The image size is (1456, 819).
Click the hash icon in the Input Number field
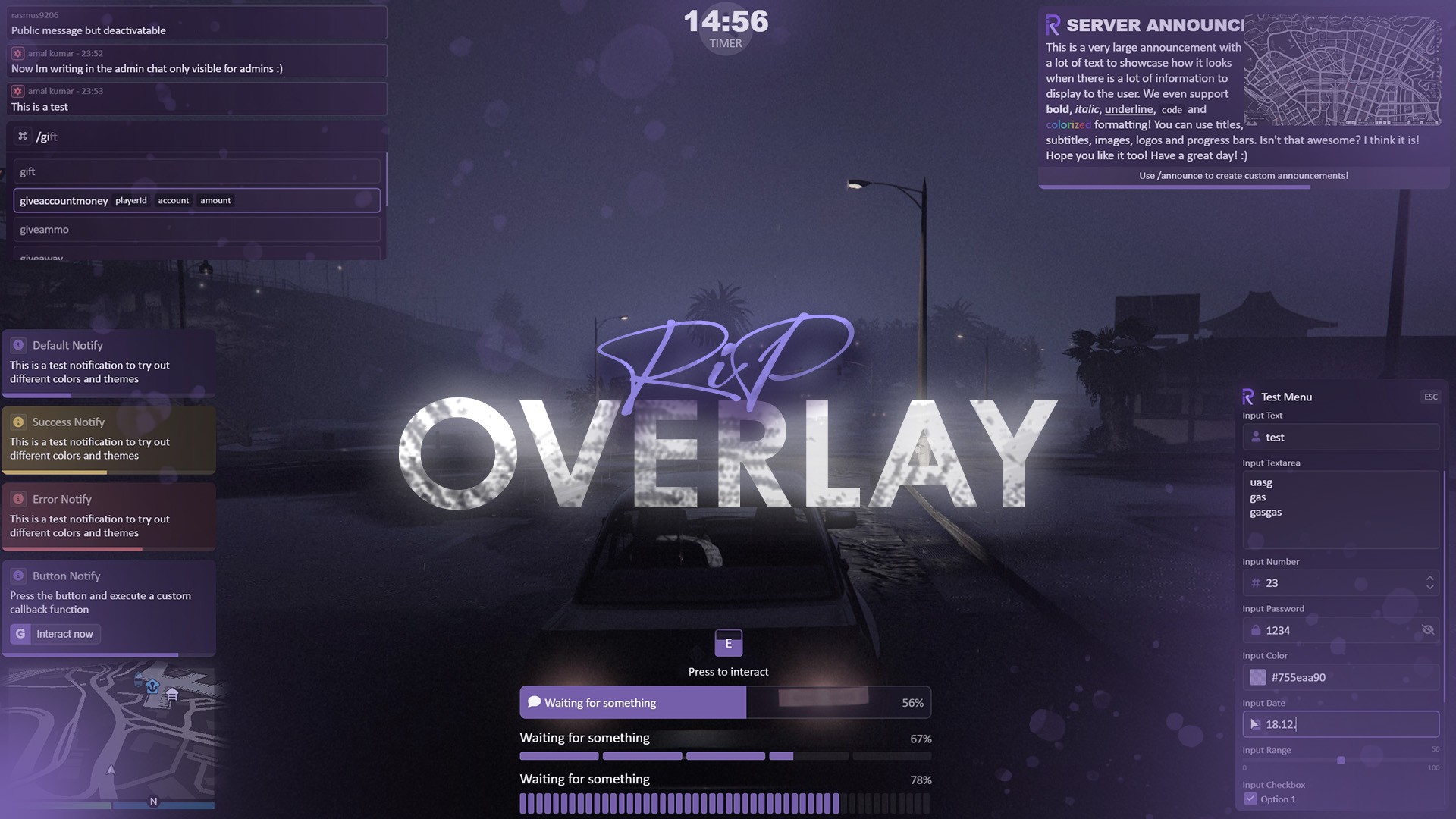[1257, 583]
